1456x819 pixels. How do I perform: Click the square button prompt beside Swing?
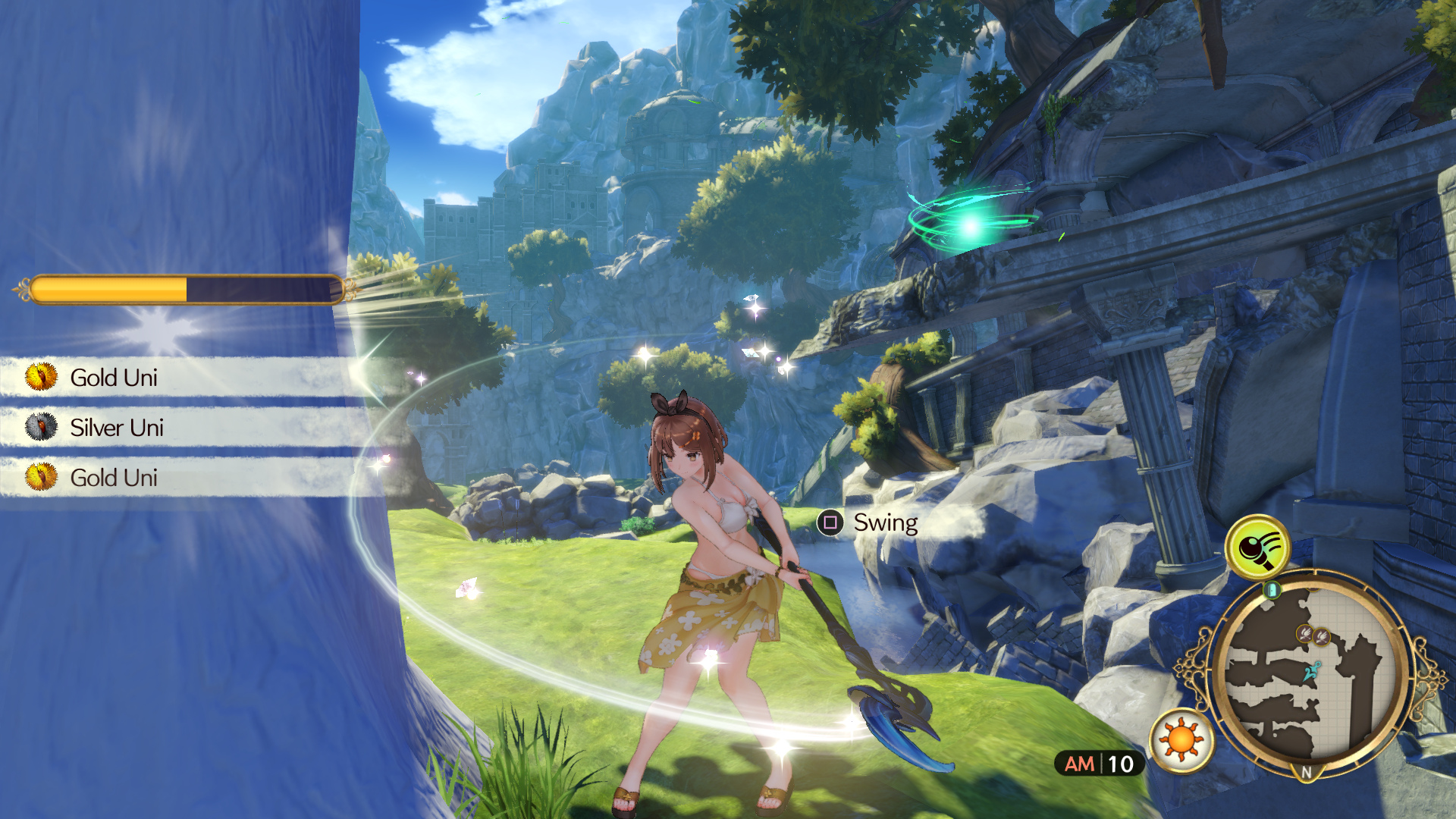[x=832, y=522]
